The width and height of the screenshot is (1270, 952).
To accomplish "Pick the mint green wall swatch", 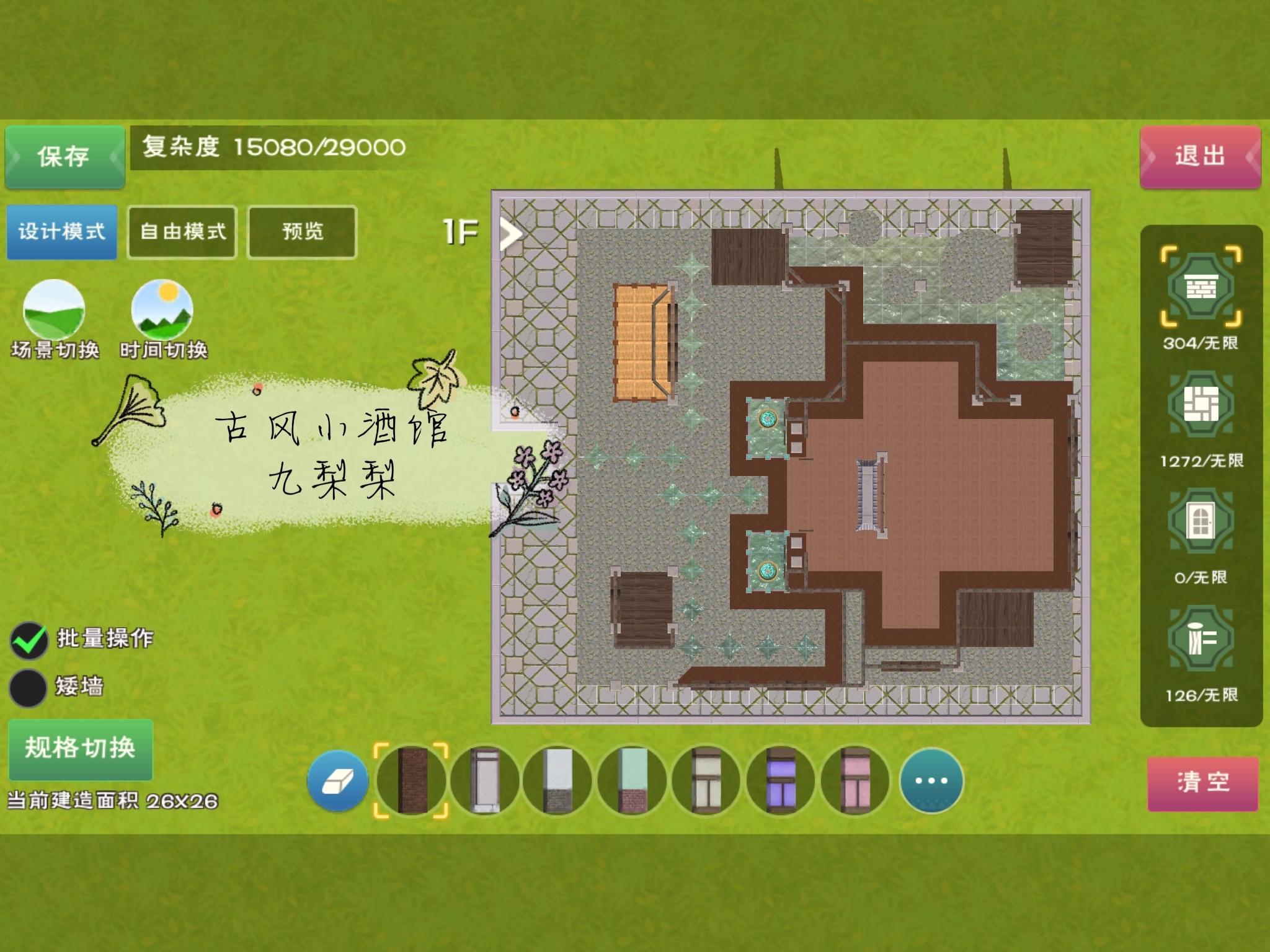I will tap(633, 781).
